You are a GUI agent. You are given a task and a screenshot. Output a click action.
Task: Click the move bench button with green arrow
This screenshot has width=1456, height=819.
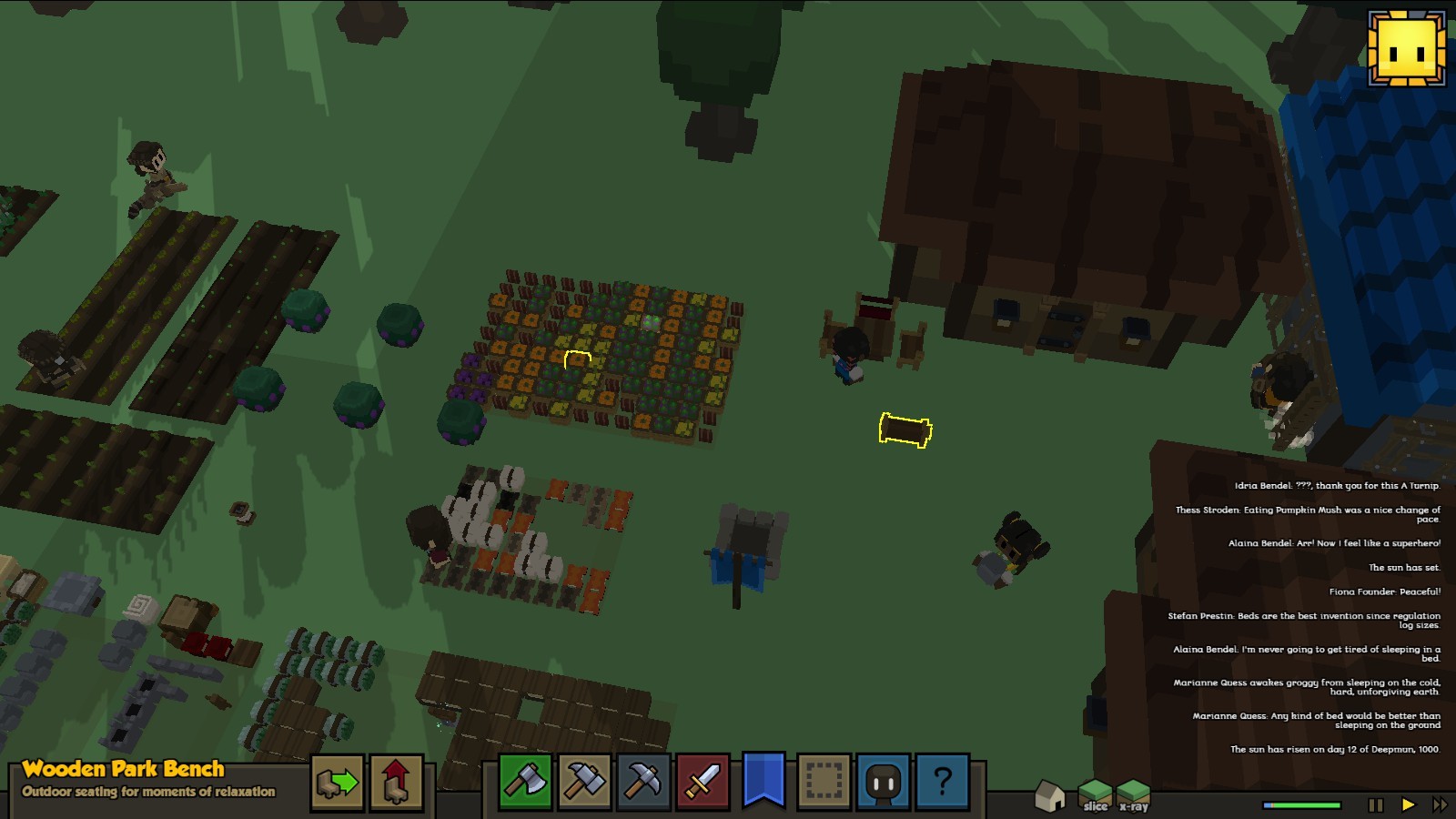click(x=338, y=782)
